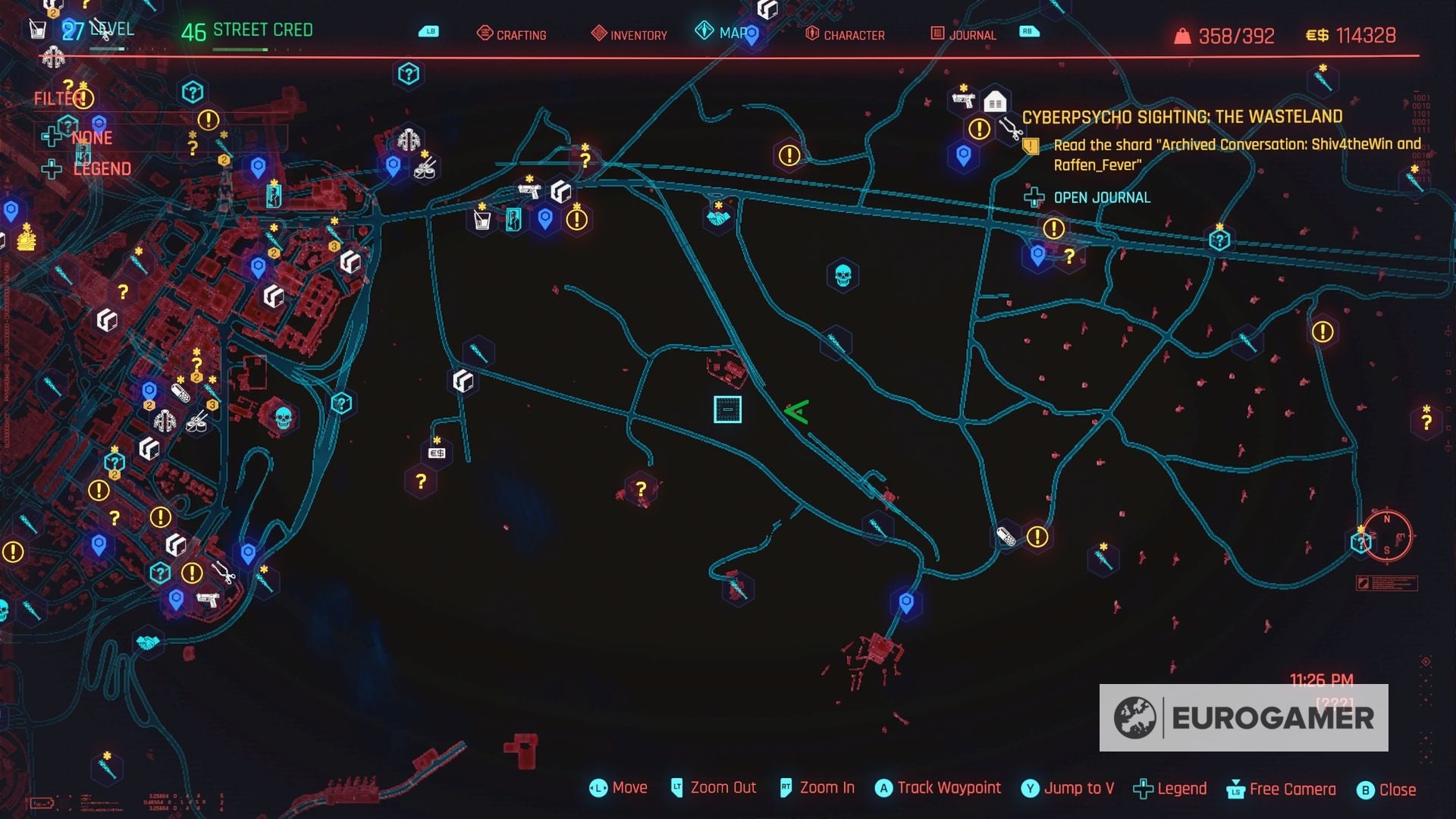Expand the LEGEND section
This screenshot has height=819, width=1456.
[101, 168]
